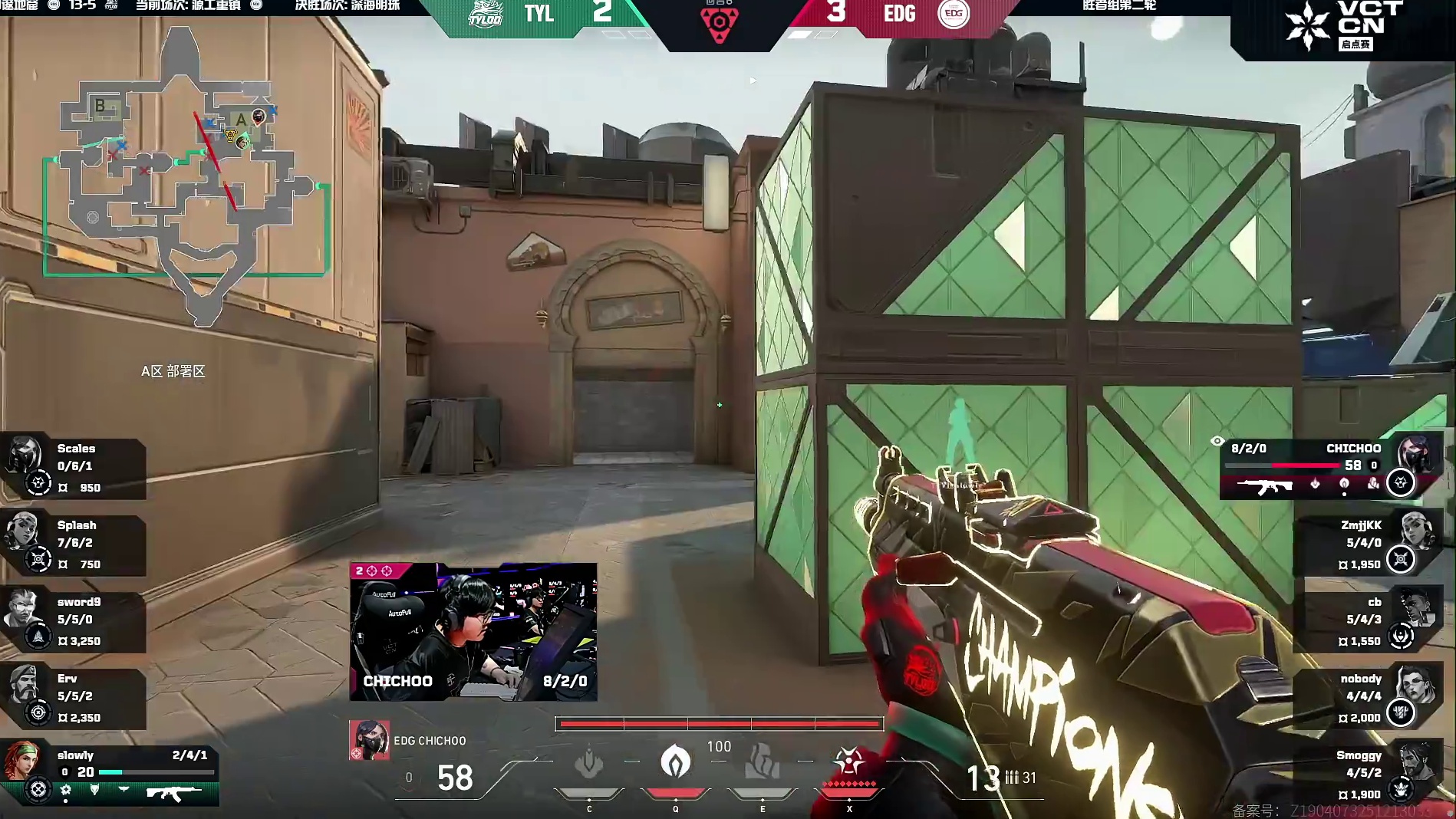Select Scales' player card

tap(74, 468)
